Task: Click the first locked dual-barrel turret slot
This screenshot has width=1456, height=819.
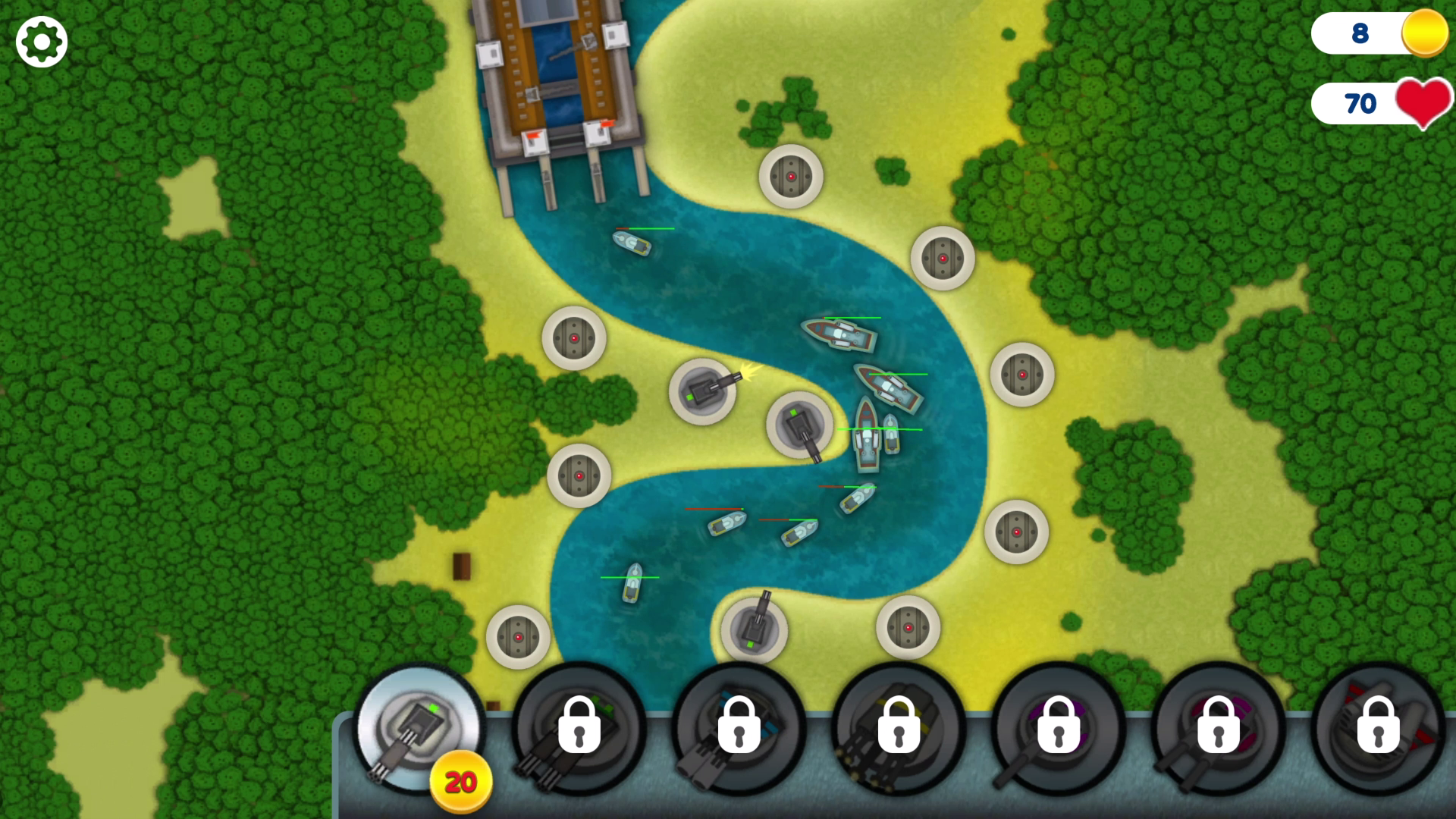Action: (x=578, y=728)
